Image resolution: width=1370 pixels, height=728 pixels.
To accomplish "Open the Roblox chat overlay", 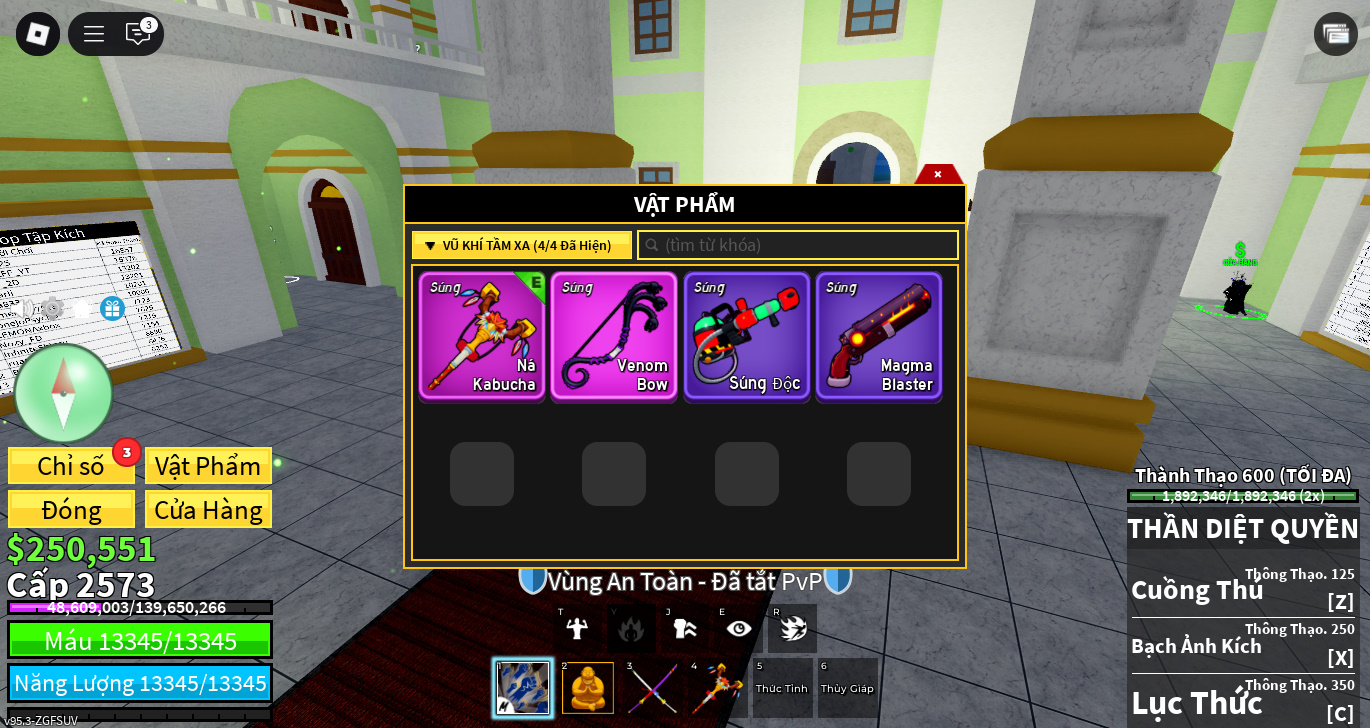I will (138, 34).
